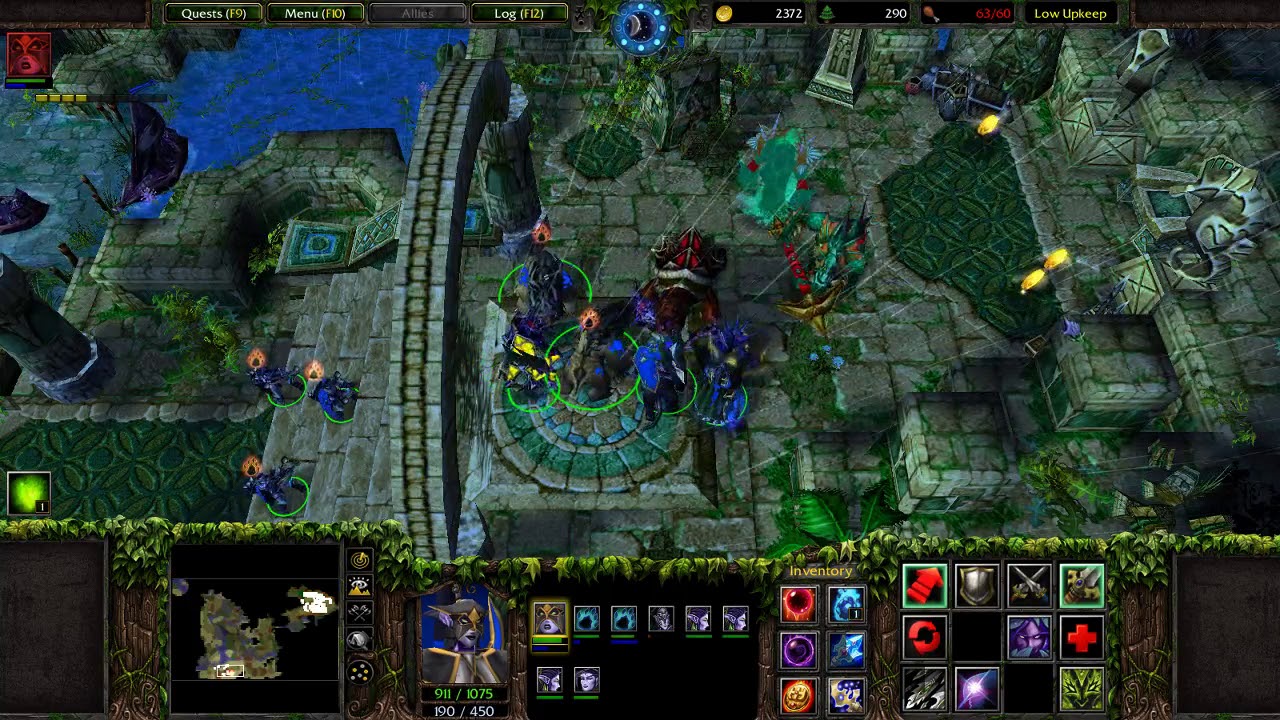1280x720 pixels.
Task: Select the Patrol command icon
Action: coord(1081,586)
